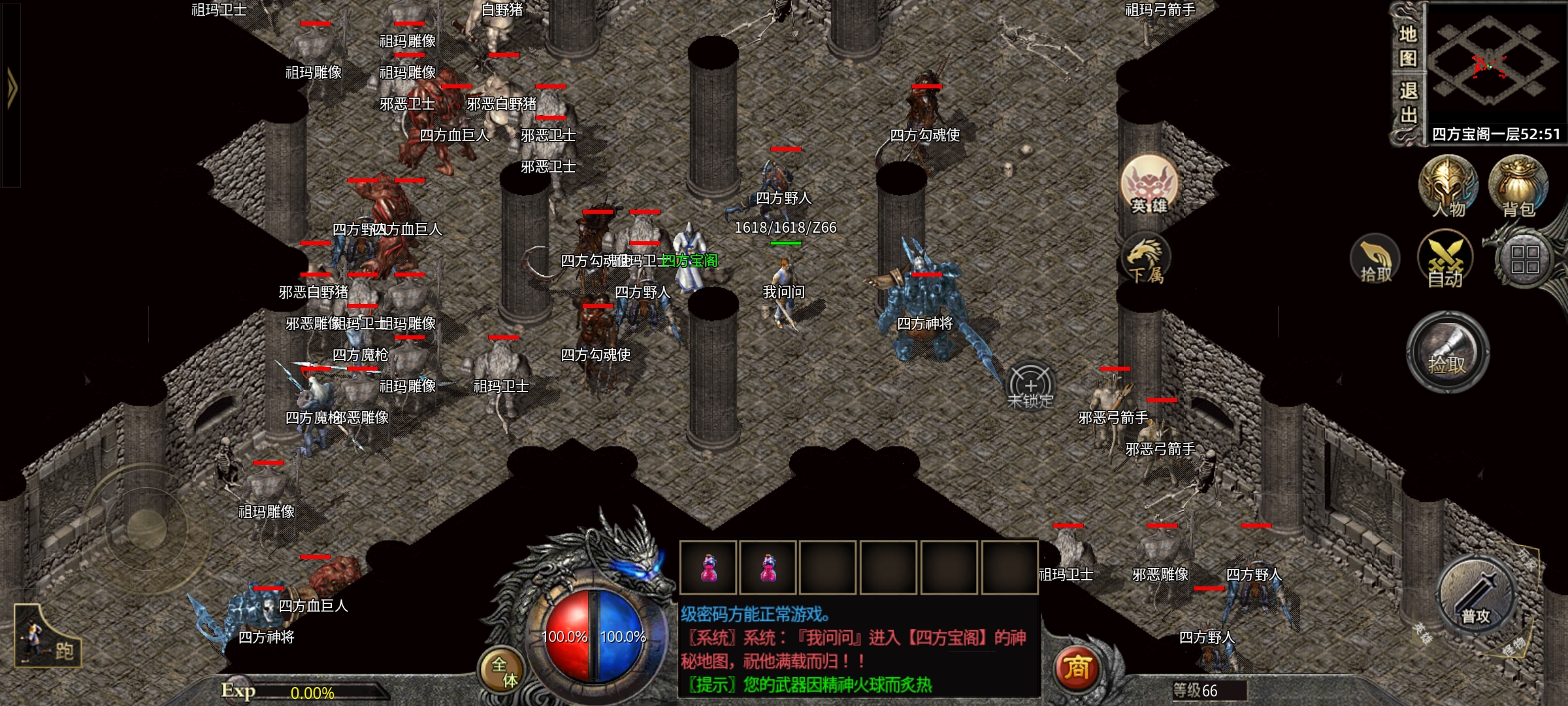The image size is (1568, 706).
Task: Tap the 未锁定 target lock icon
Action: pos(1030,386)
